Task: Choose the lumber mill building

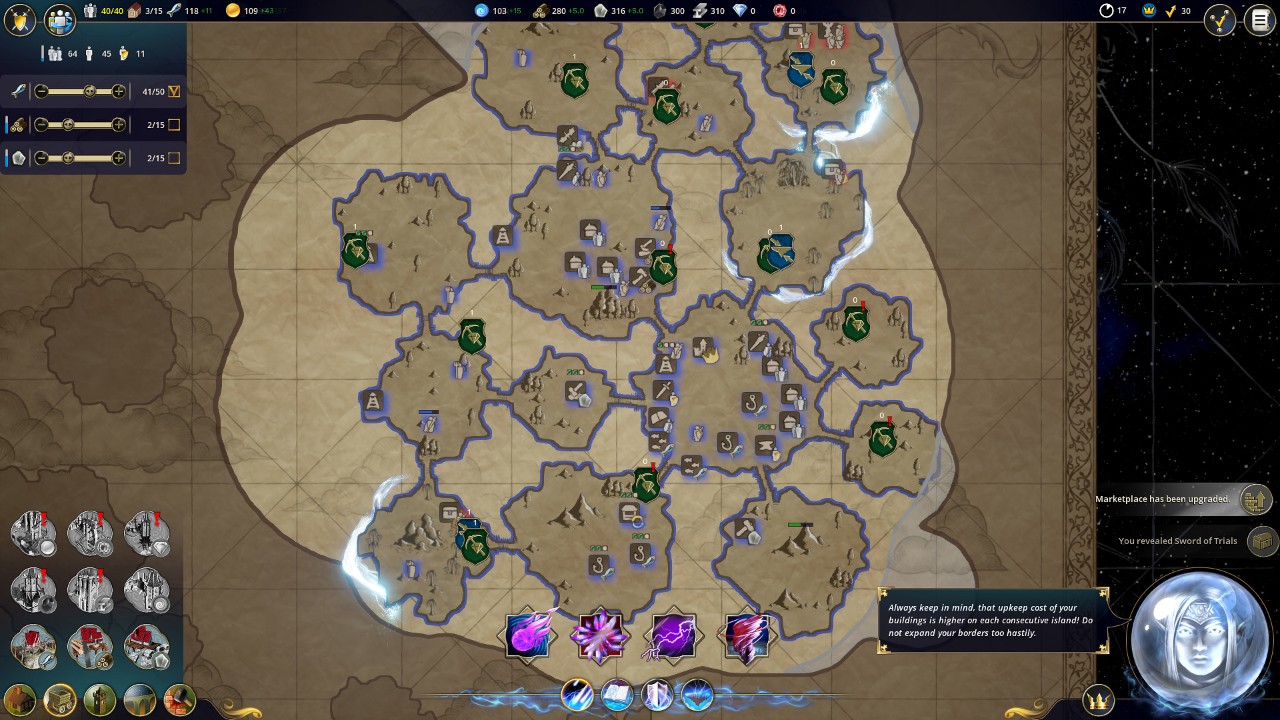Action: tap(90, 647)
